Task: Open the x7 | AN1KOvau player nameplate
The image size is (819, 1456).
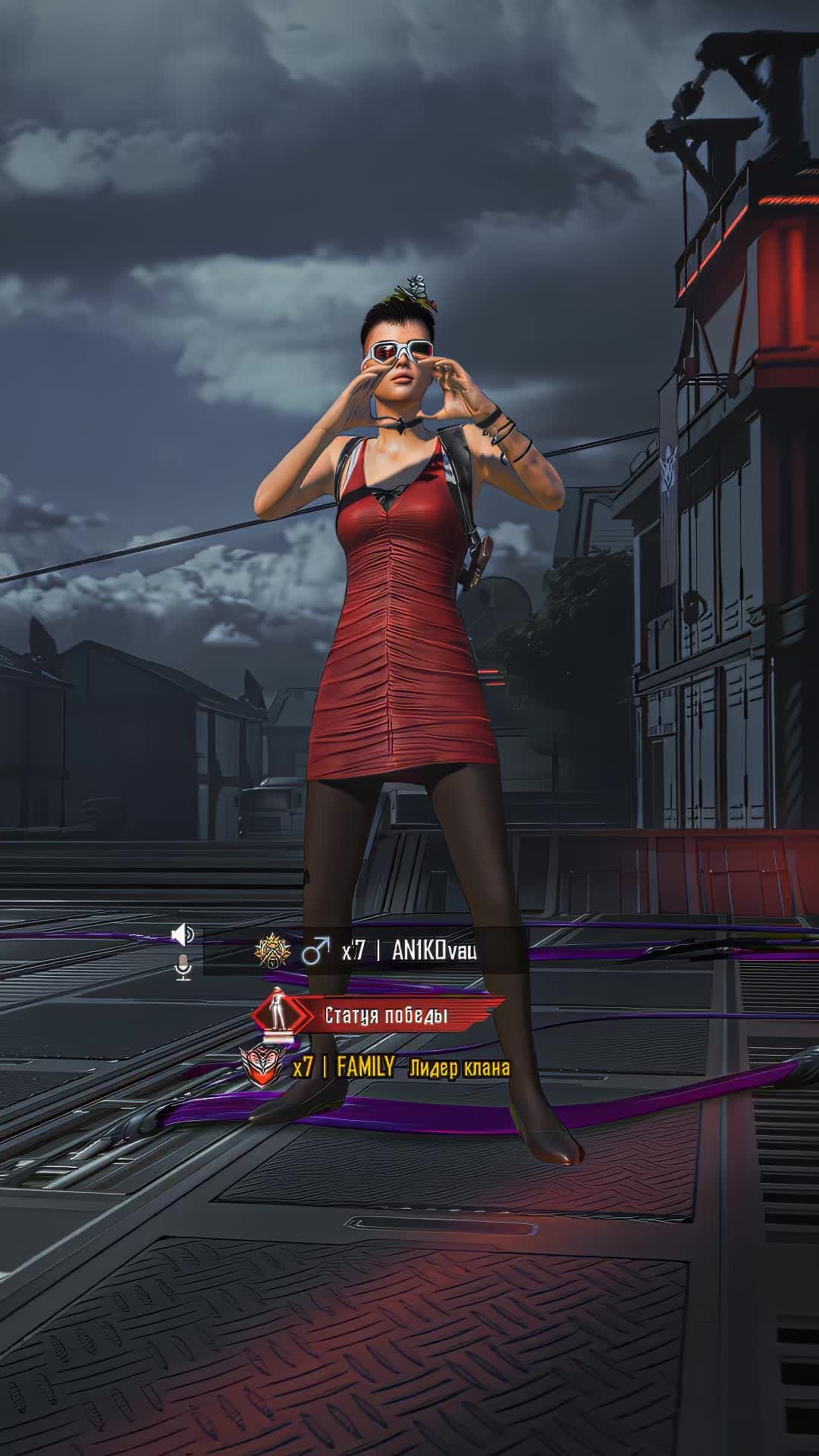Action: tap(409, 951)
